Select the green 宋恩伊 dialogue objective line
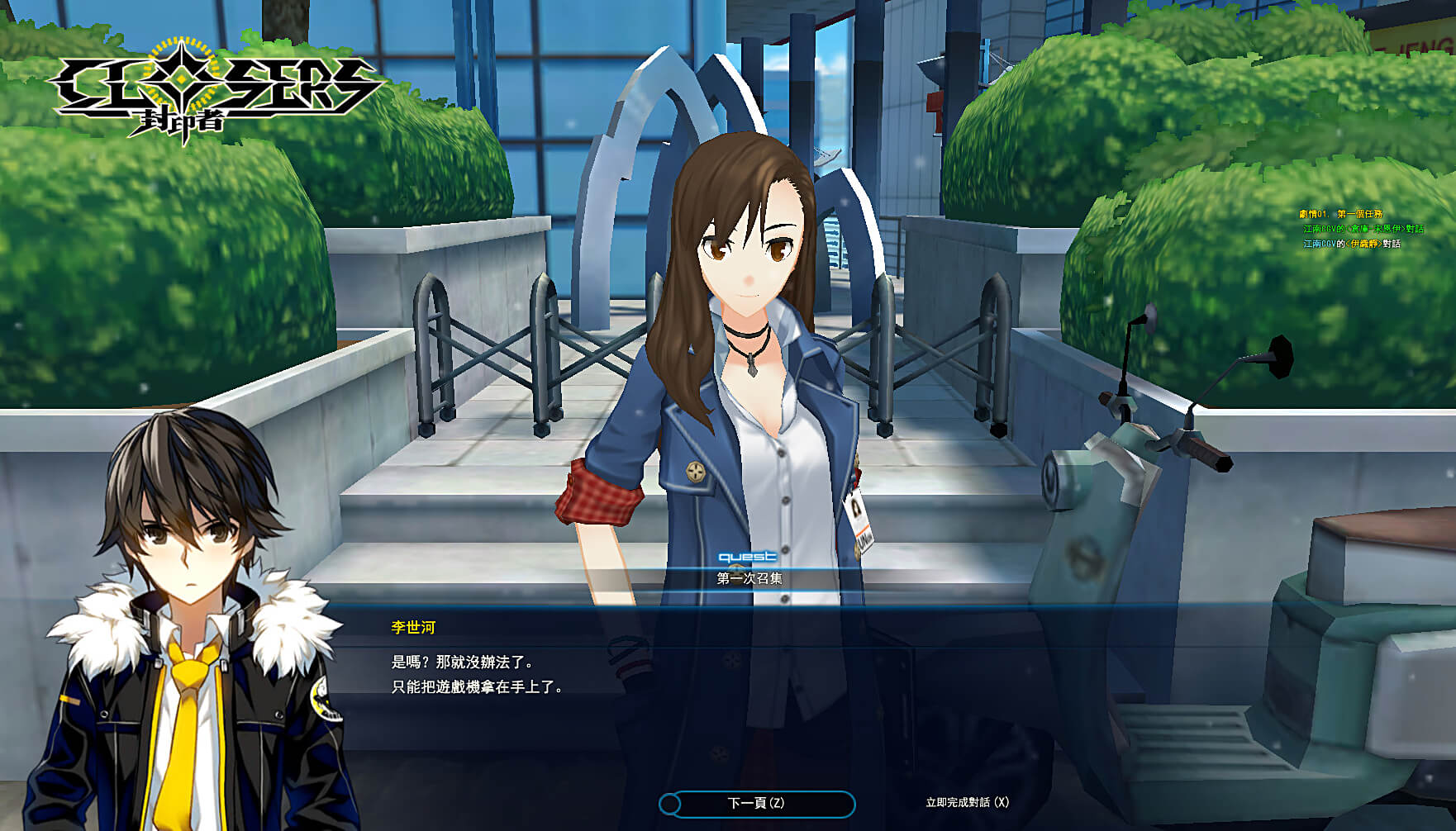The width and height of the screenshot is (1456, 831). coord(1363,229)
